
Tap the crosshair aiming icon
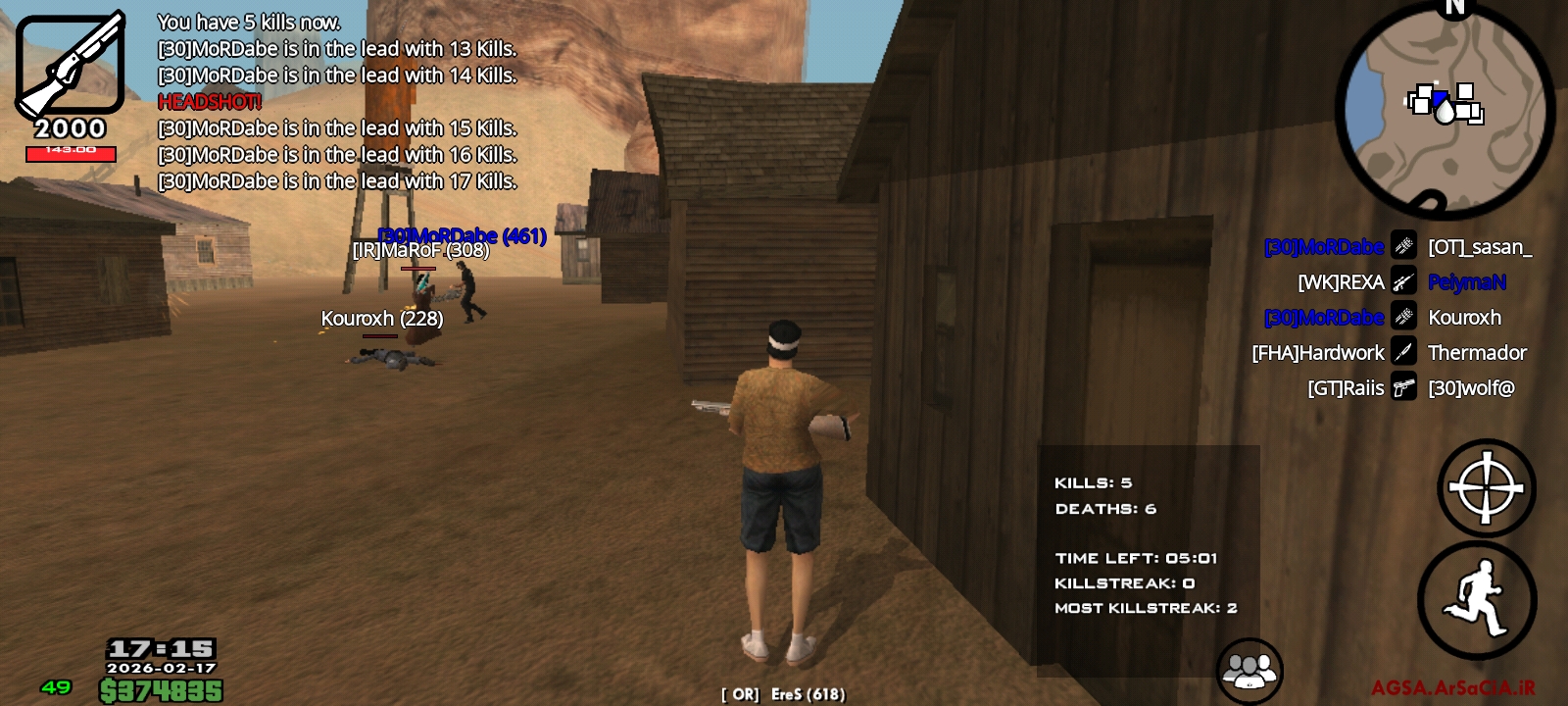(x=1485, y=487)
